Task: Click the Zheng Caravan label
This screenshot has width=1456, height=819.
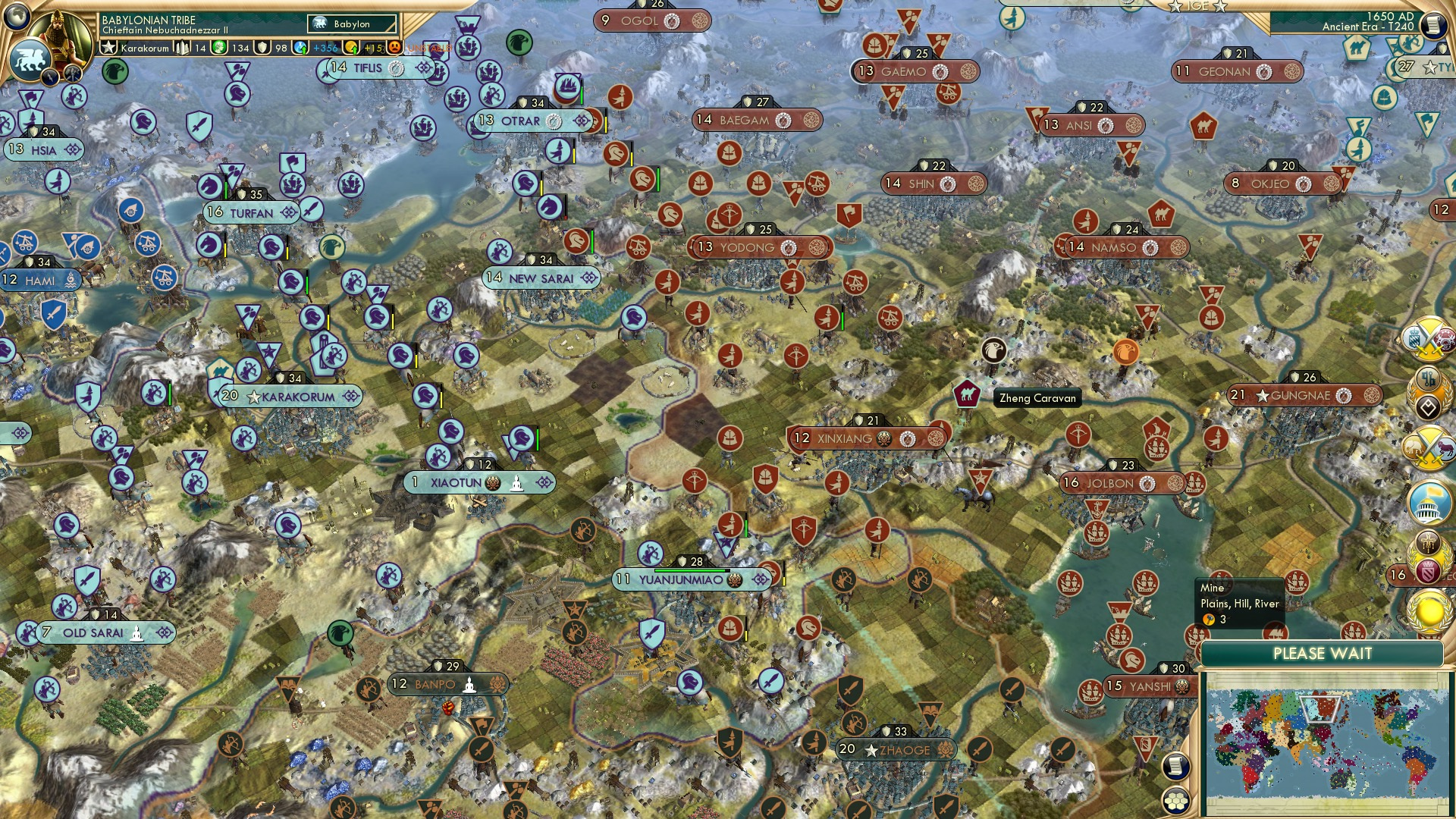Action: 1037,398
